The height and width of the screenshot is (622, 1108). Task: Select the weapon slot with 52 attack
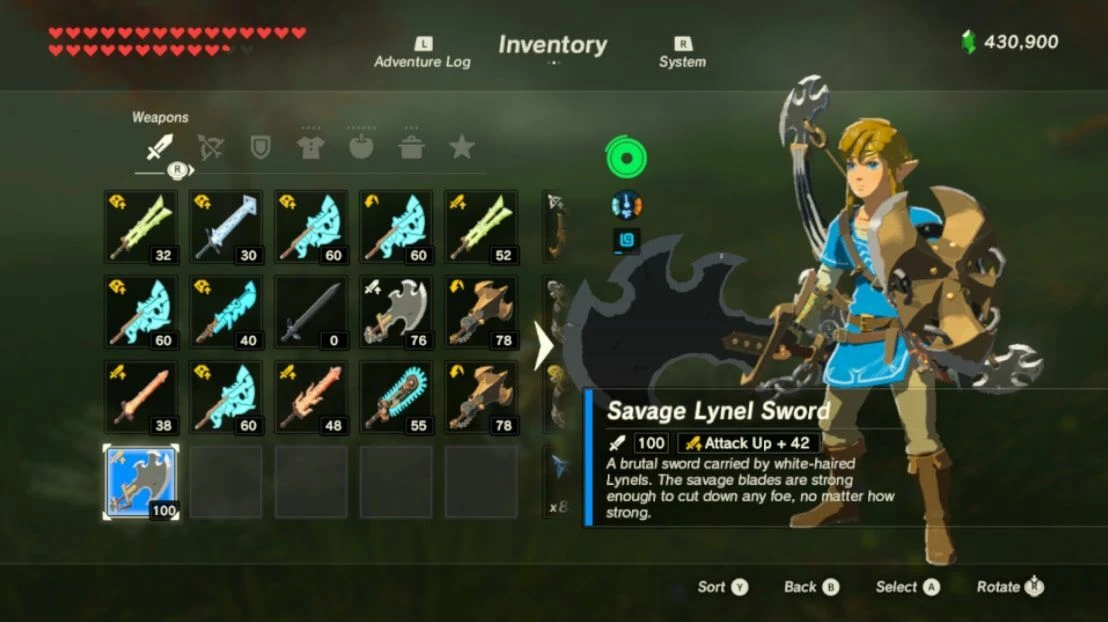(x=481, y=227)
